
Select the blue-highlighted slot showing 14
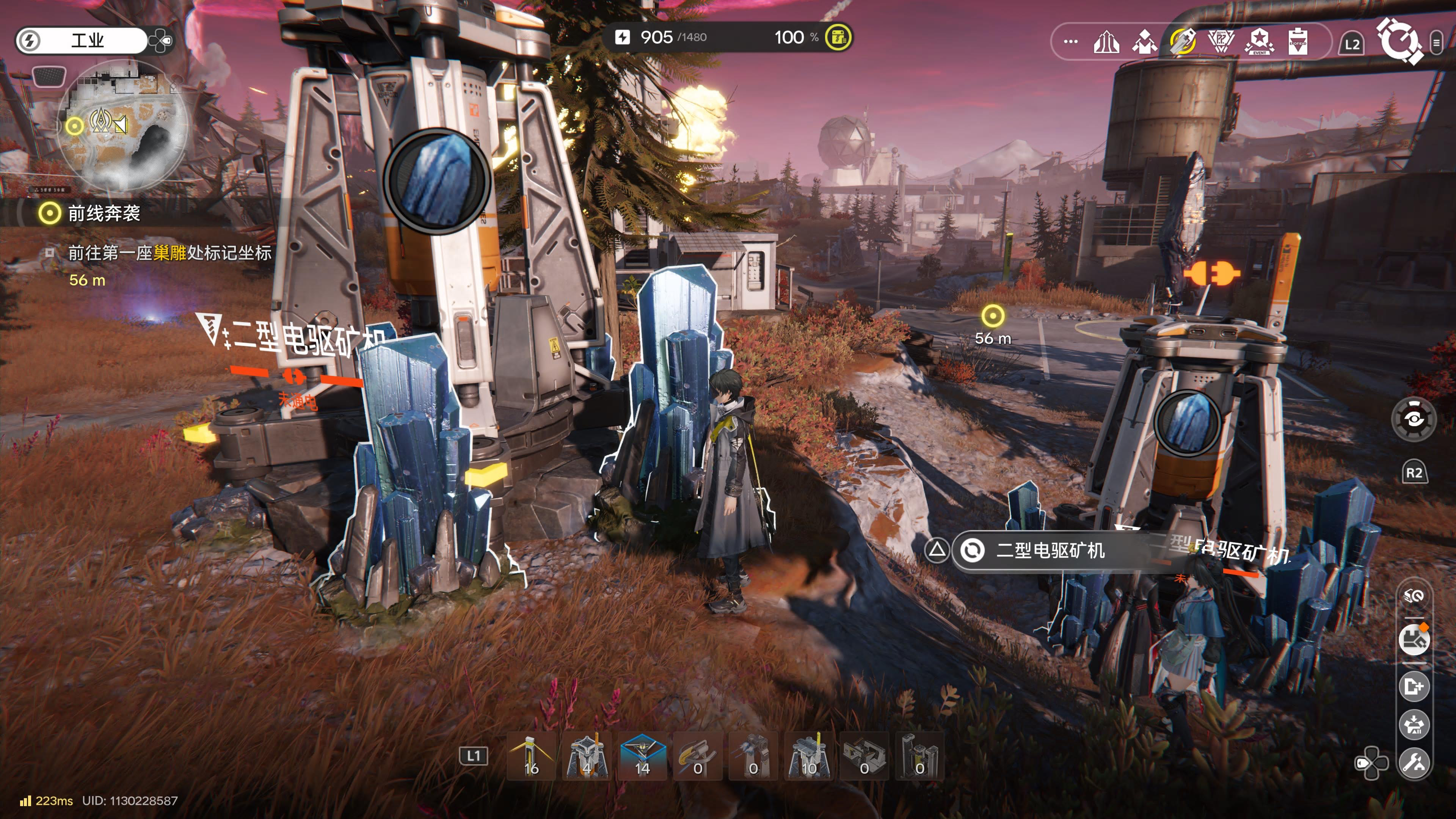coord(642,756)
